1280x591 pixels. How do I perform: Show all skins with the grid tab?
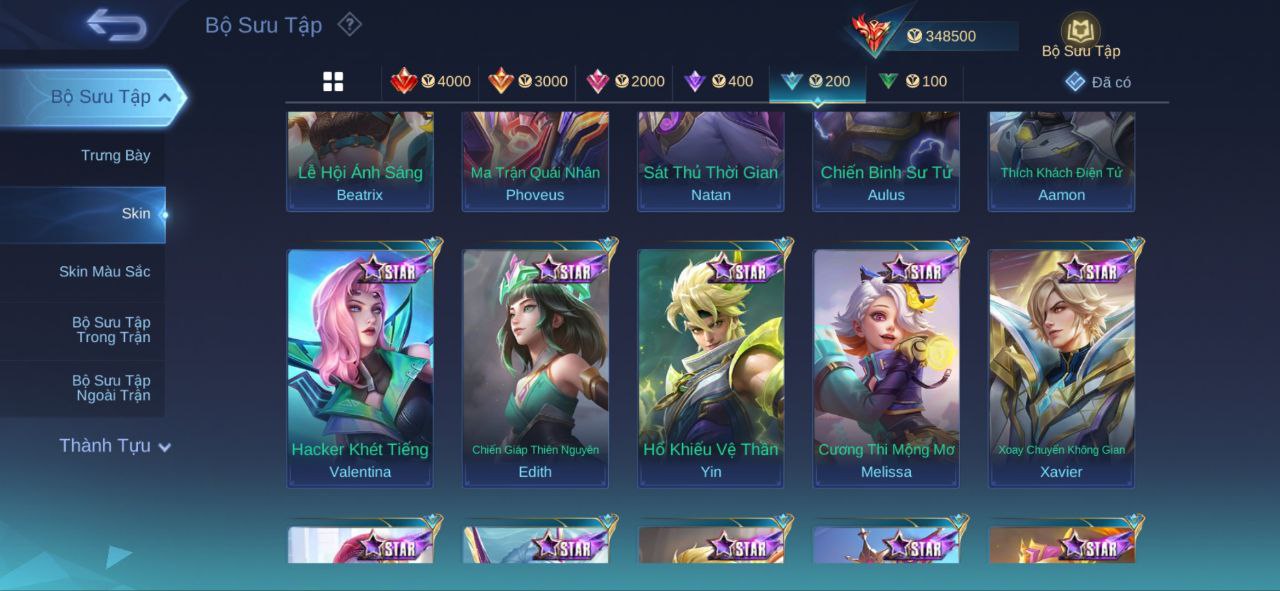tap(333, 82)
